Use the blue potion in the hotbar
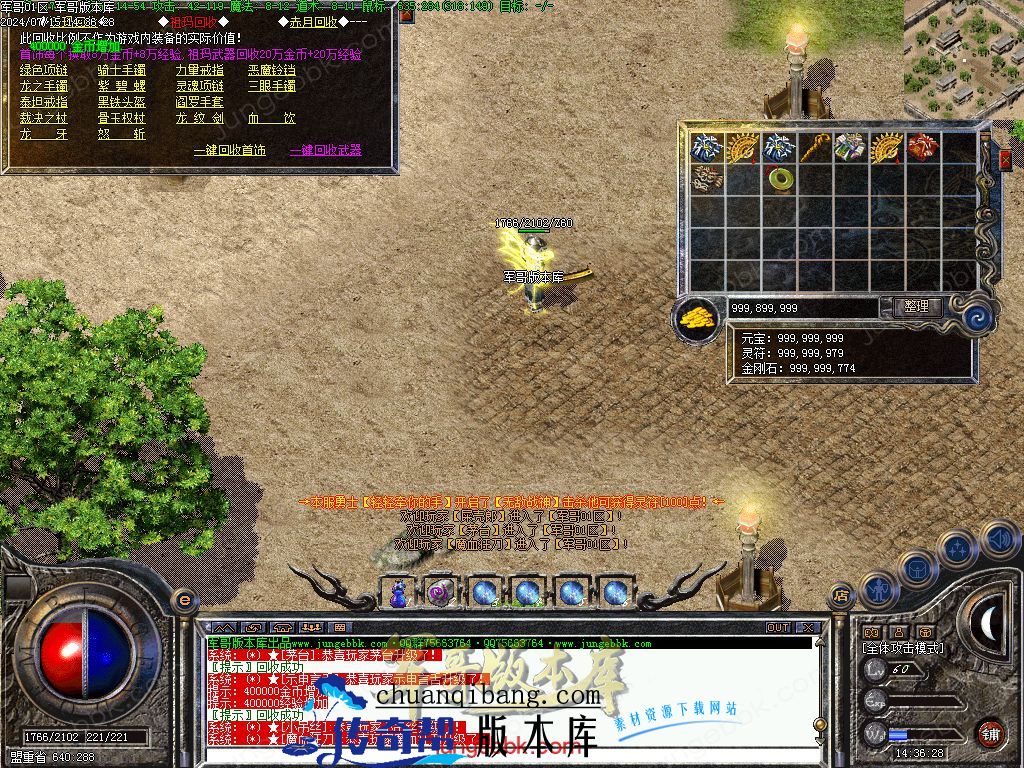The height and width of the screenshot is (768, 1024). pos(398,593)
